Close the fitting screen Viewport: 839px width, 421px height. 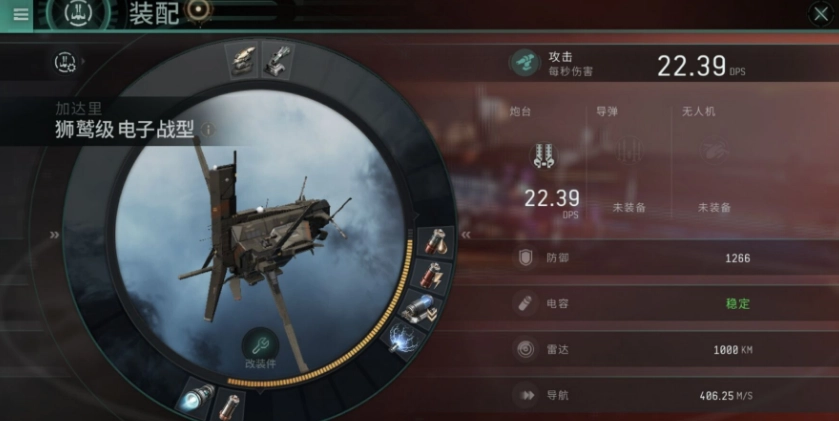click(x=817, y=14)
